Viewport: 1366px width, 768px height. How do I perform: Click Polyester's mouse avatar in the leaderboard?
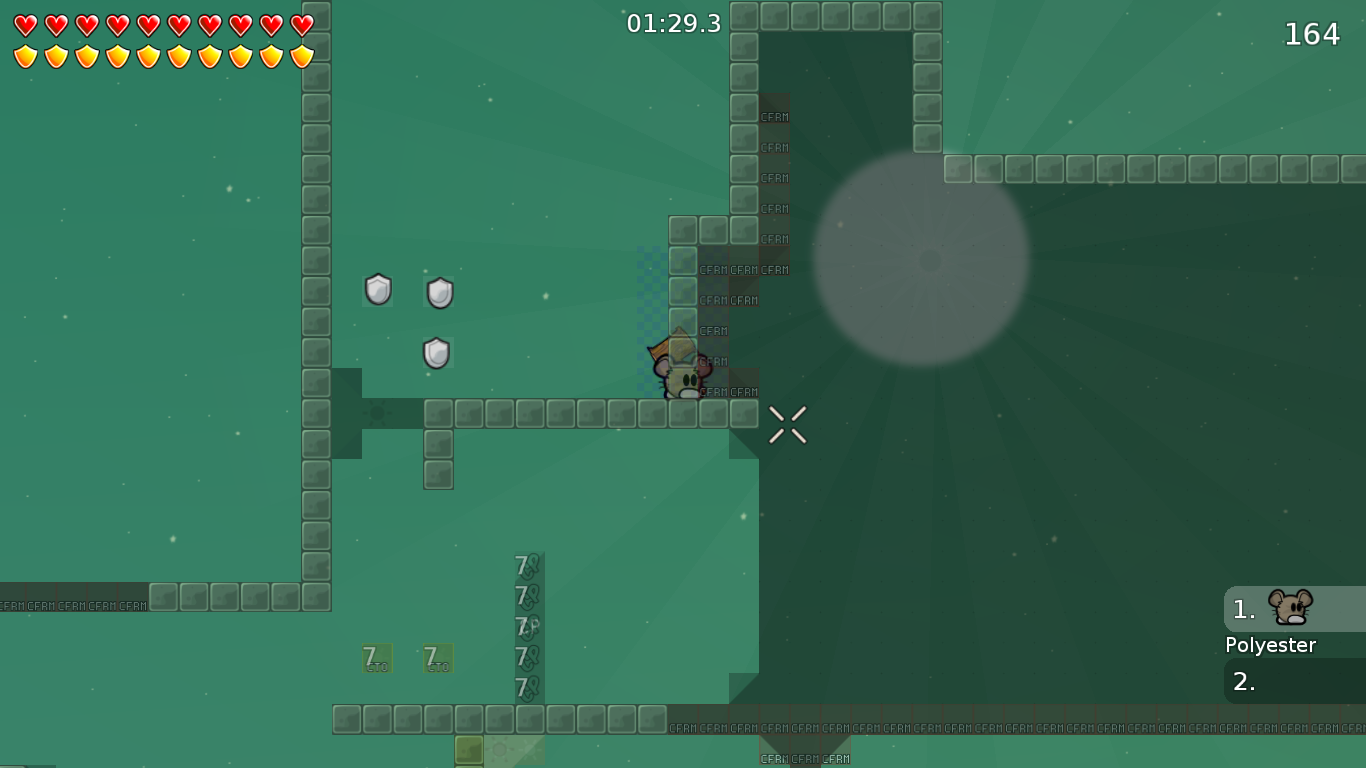tap(1290, 606)
